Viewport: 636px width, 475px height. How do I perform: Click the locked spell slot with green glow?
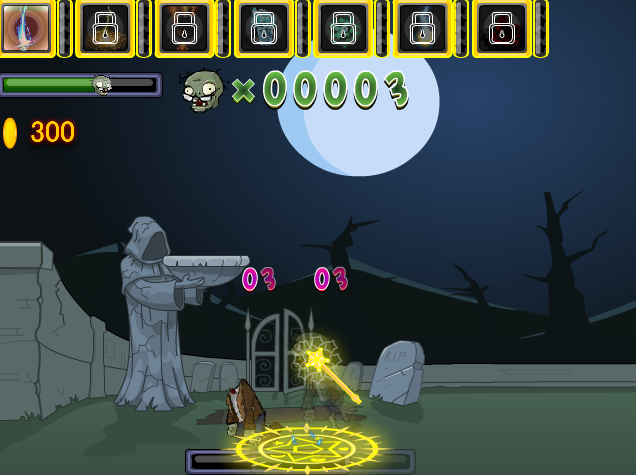click(x=343, y=28)
